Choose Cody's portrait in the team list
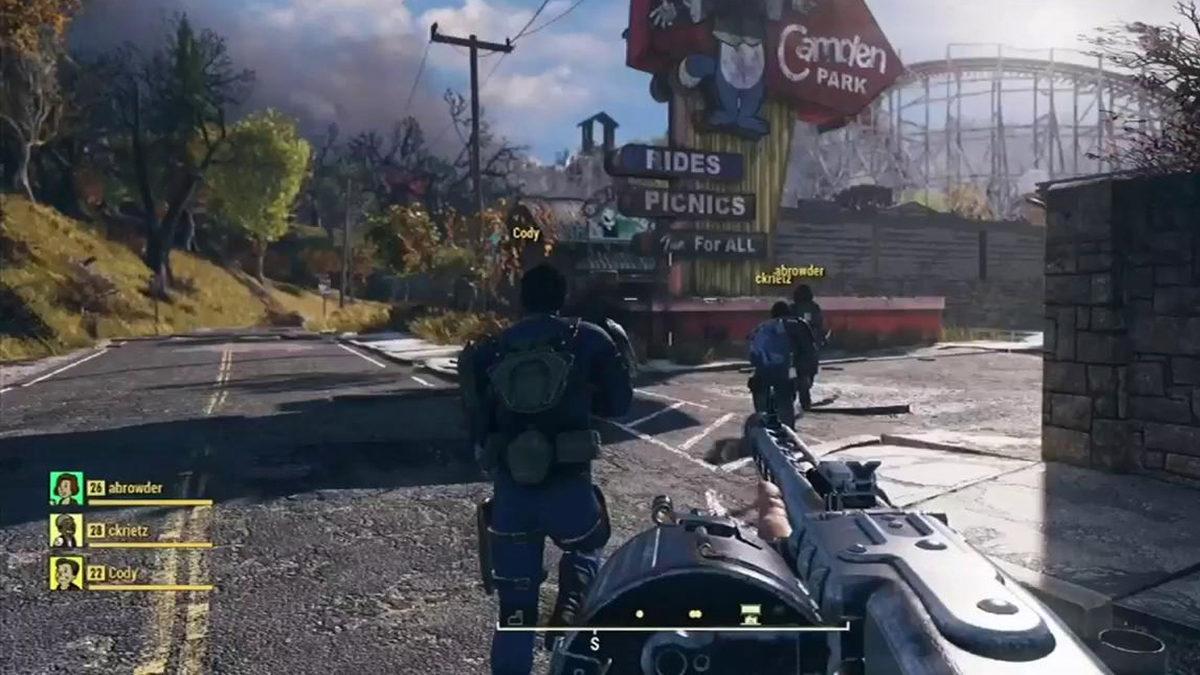Image resolution: width=1200 pixels, height=675 pixels. pyautogui.click(x=66, y=573)
